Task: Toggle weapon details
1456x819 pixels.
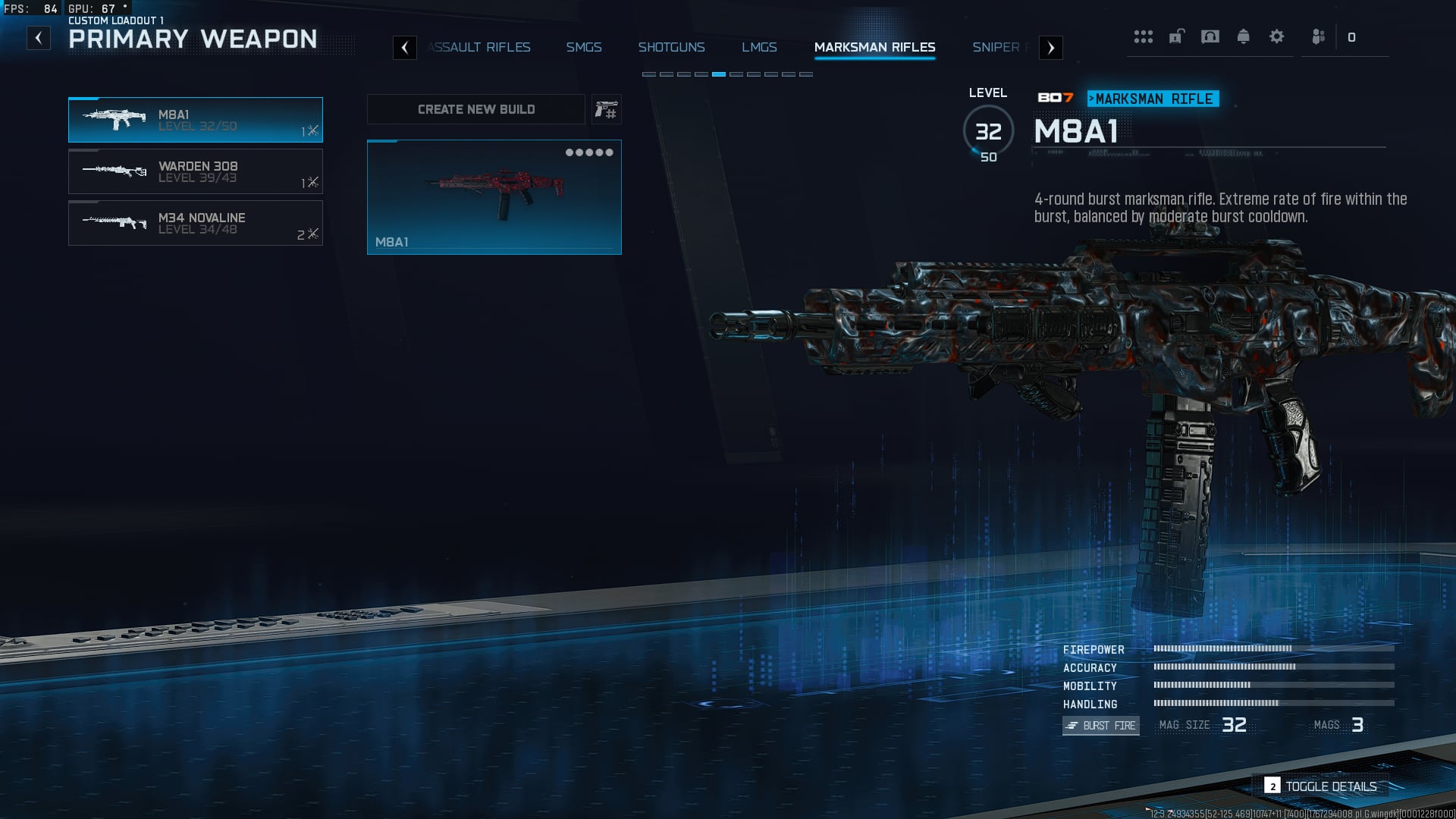Action: [x=1322, y=786]
